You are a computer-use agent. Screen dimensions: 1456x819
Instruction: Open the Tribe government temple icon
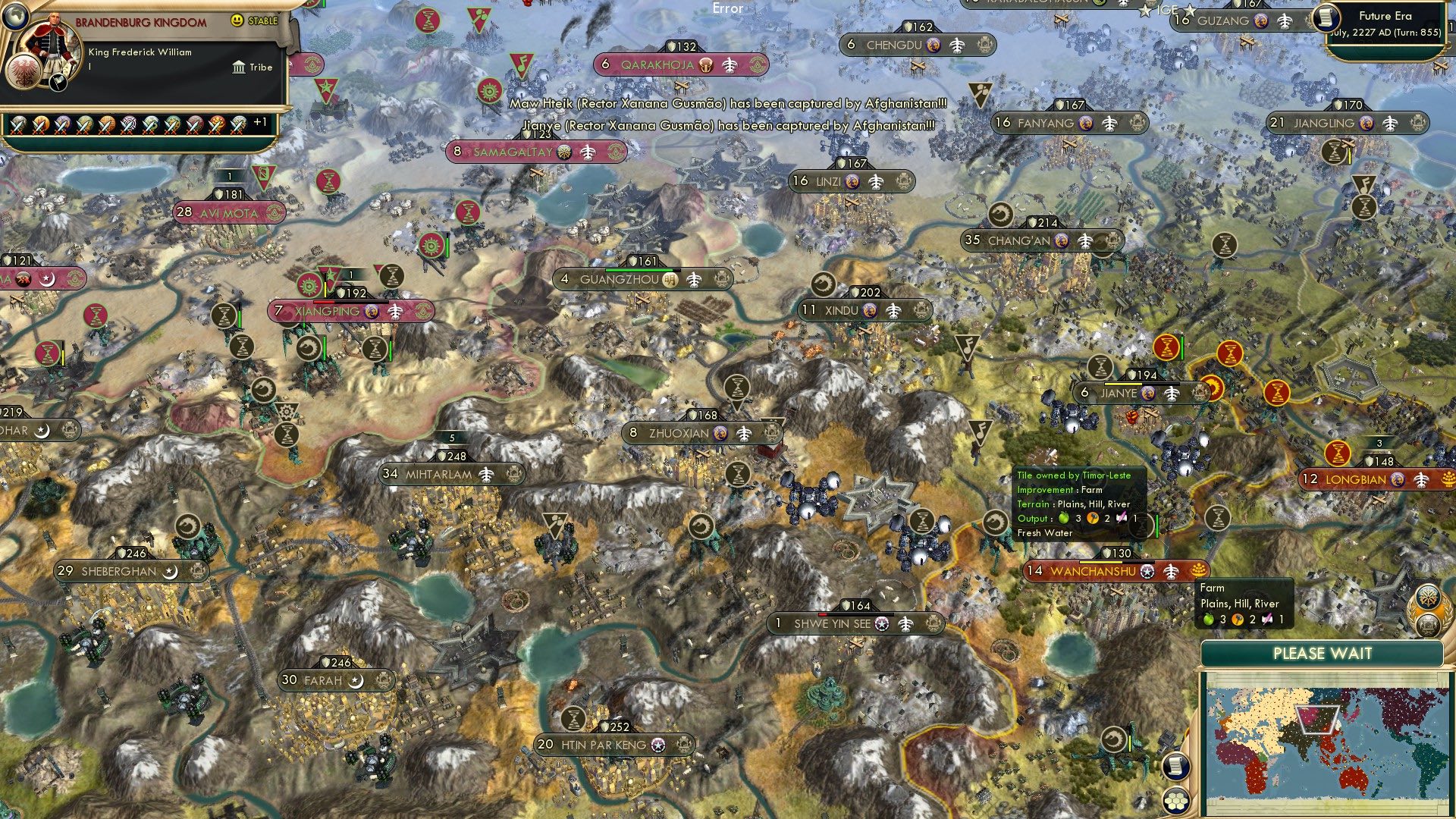coord(239,67)
